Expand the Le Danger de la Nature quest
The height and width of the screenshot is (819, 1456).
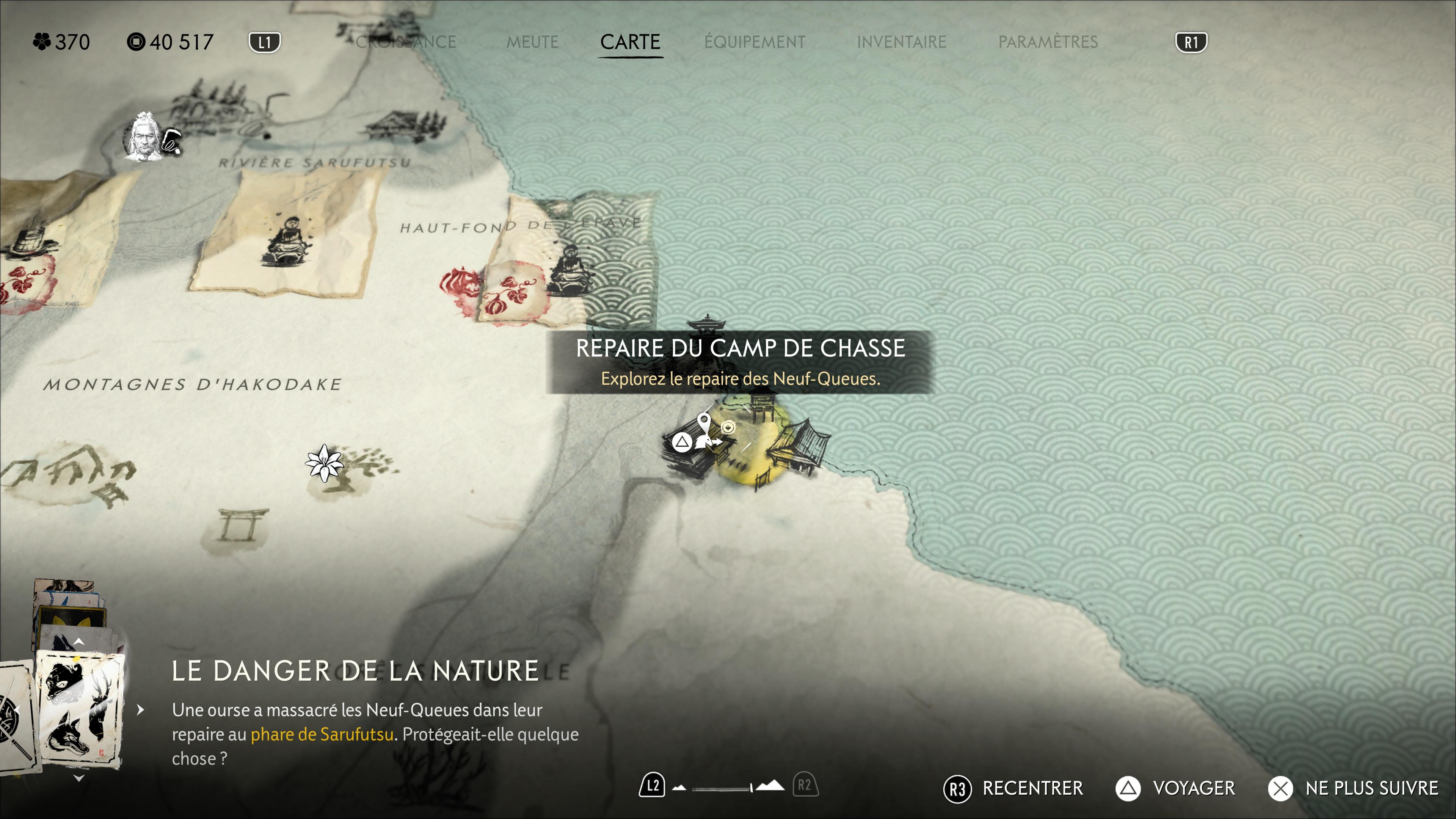(x=141, y=710)
